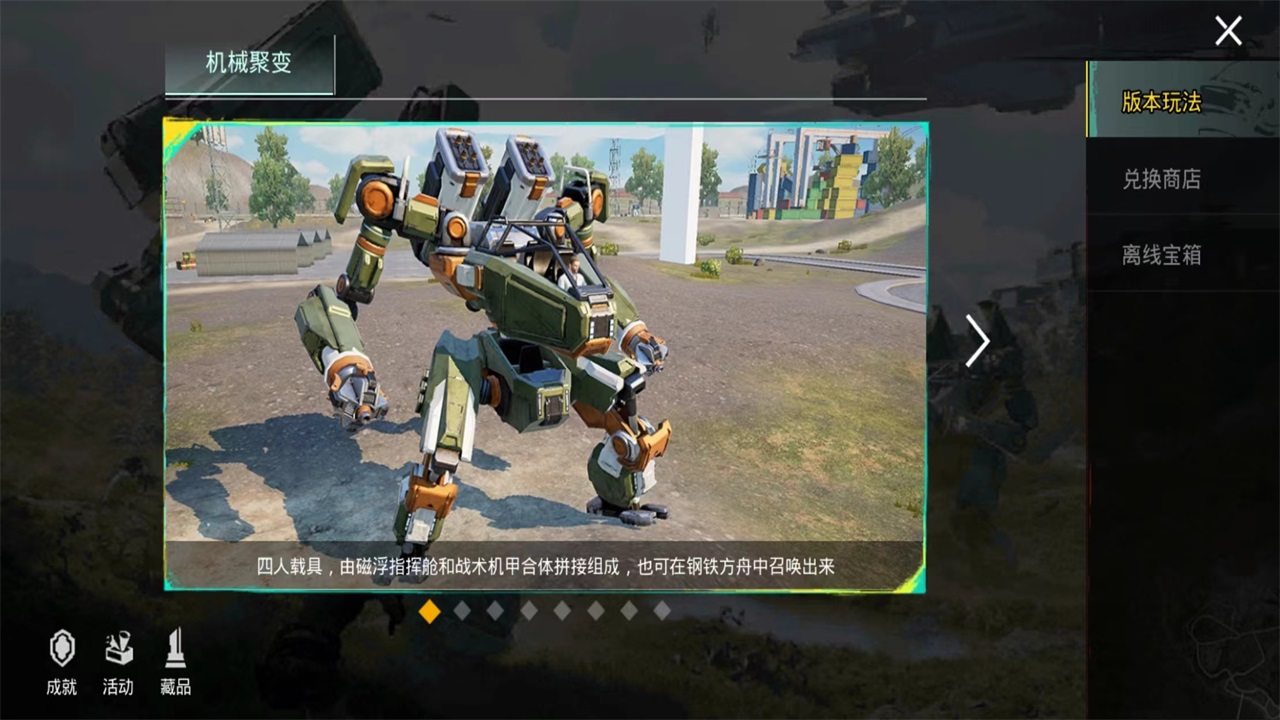Jump to the second carousel indicator dot
The image size is (1280, 720).
[x=460, y=611]
